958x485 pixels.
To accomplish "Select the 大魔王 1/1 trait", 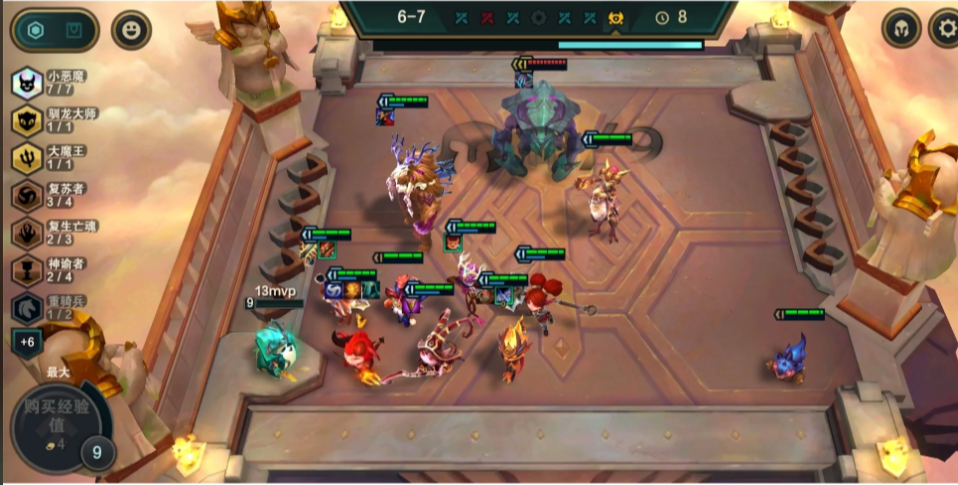I will coord(27,157).
